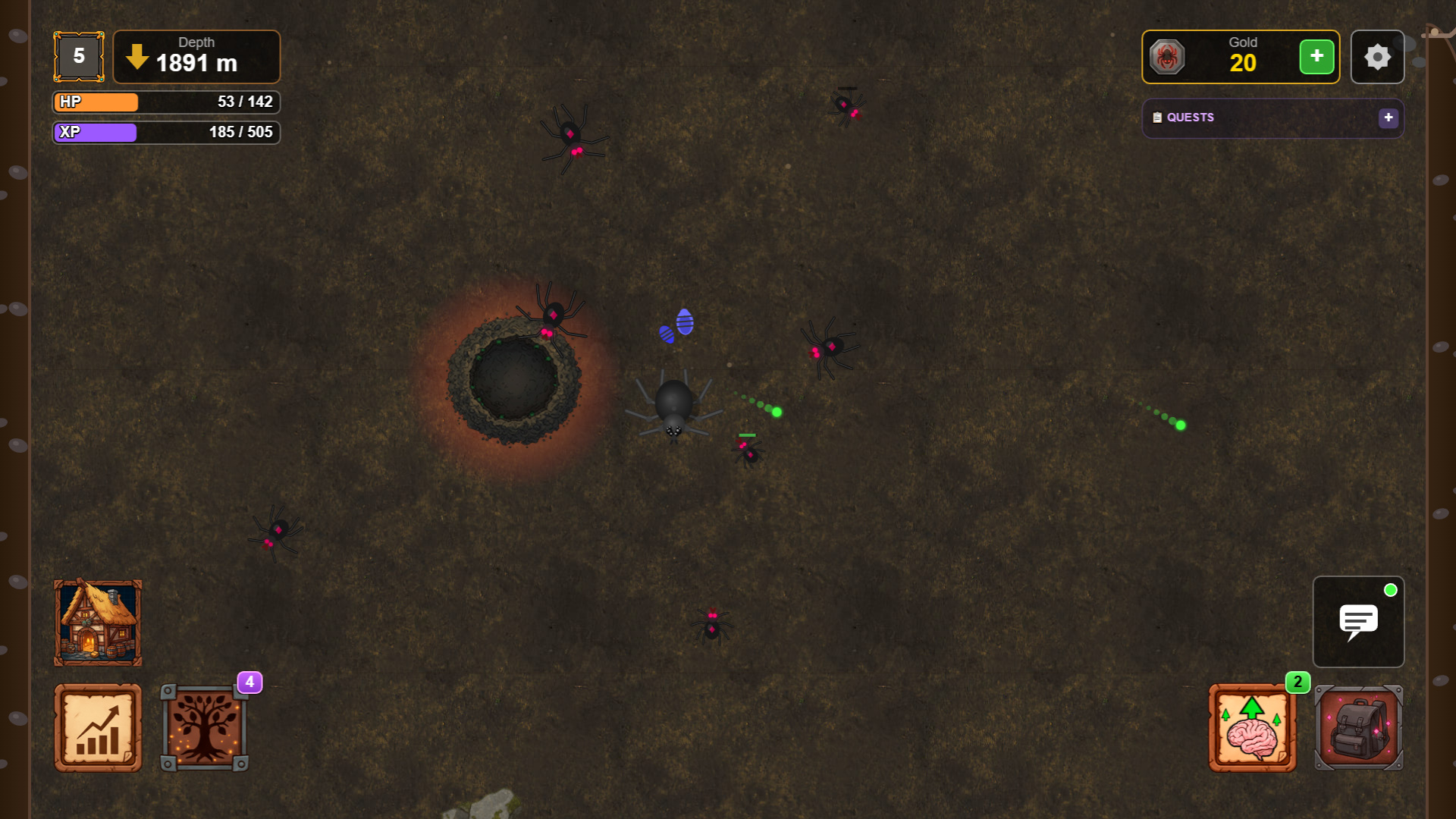Open the brain upgrades panel showing 2 points
Viewport: 1456px width, 819px height.
1252,726
